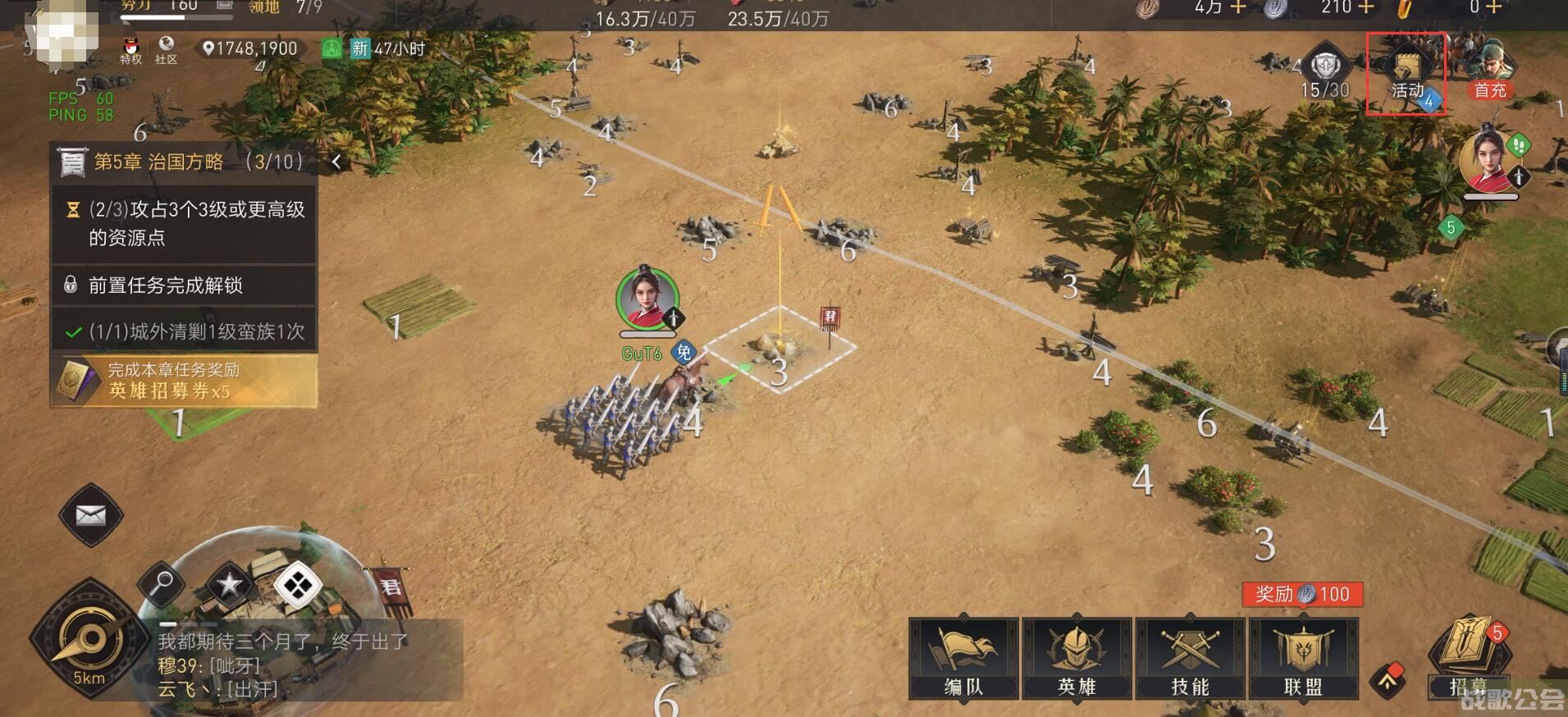Open the 活动 events icon
The image size is (1568, 717).
(1406, 75)
